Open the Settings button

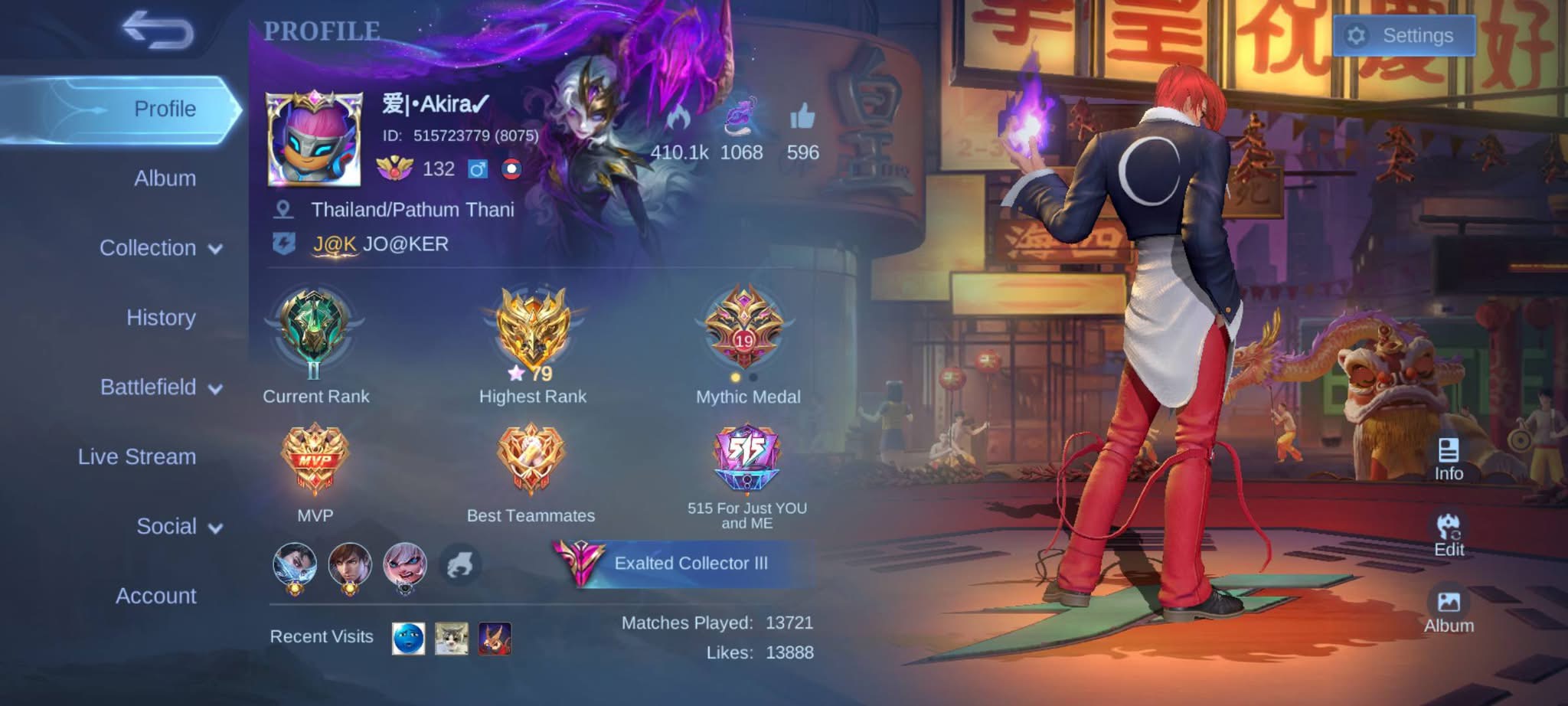tap(1403, 36)
